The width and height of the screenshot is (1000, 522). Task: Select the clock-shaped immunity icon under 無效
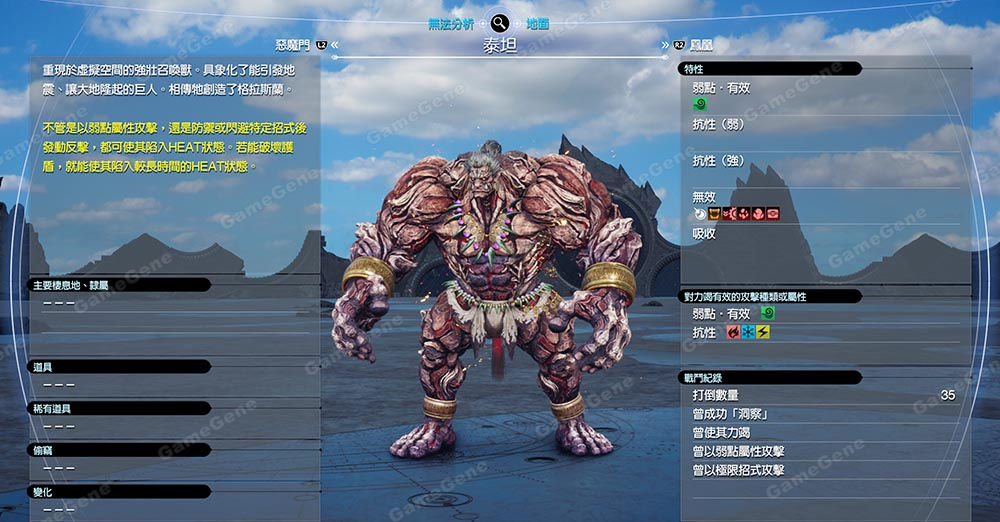coord(699,214)
